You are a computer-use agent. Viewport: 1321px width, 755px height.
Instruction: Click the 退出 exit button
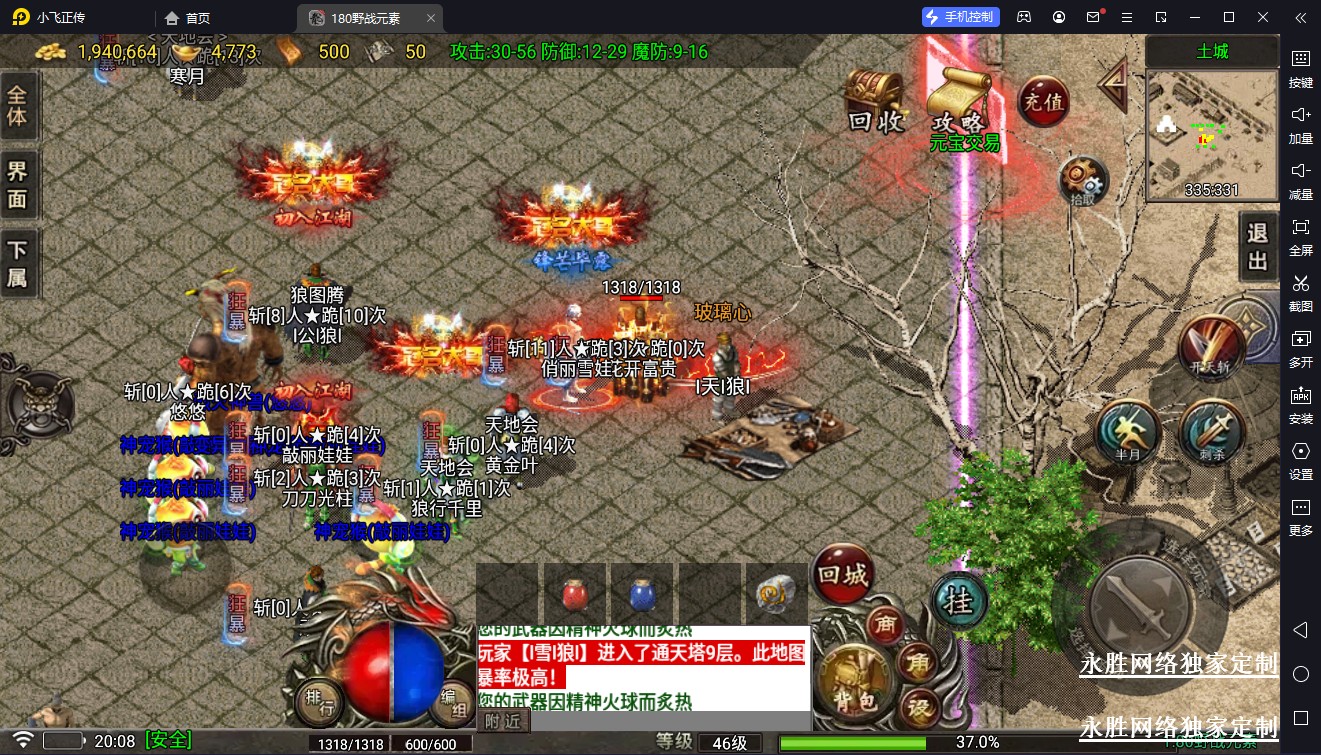pos(1257,247)
